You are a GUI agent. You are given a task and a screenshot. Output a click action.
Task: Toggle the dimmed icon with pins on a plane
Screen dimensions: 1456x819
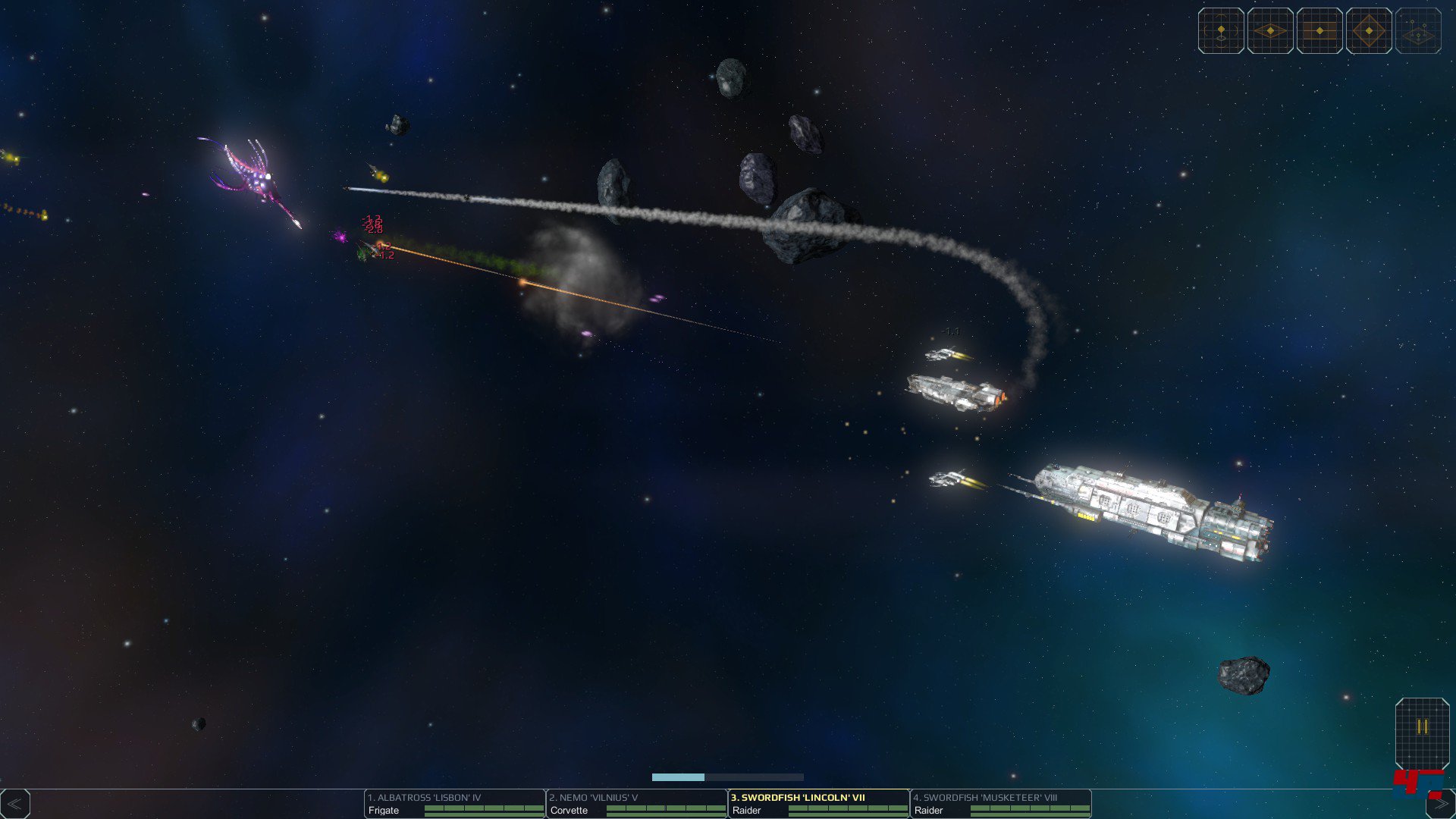1418,31
